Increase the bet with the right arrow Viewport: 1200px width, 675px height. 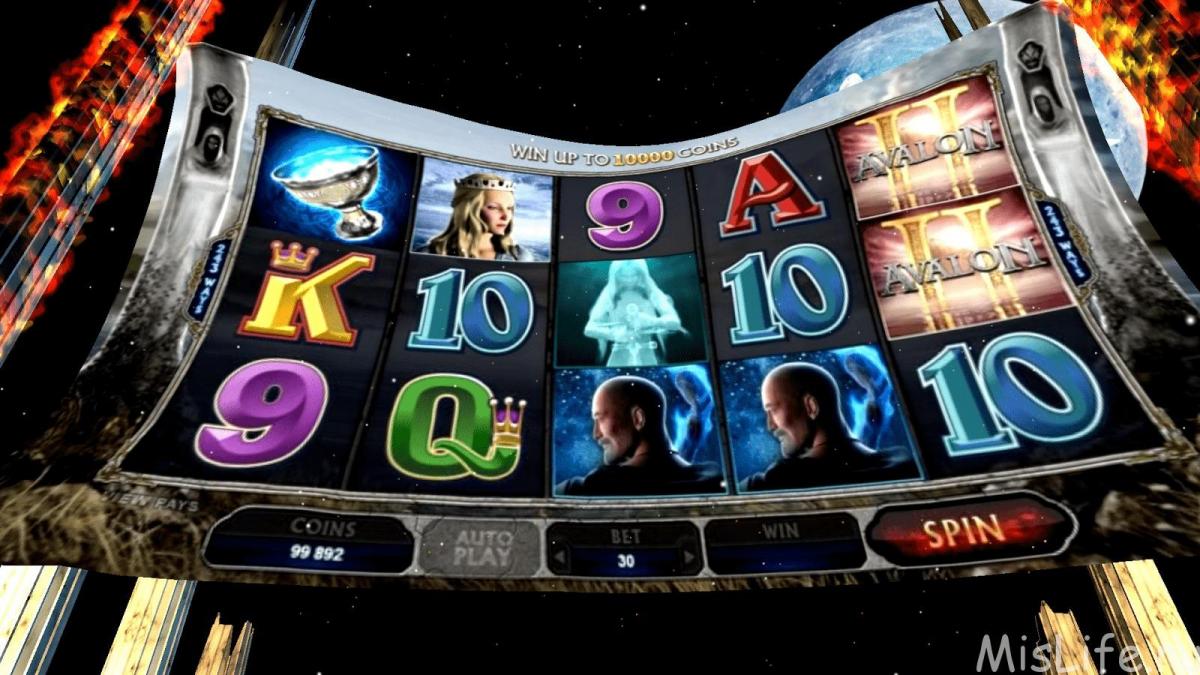(x=688, y=558)
